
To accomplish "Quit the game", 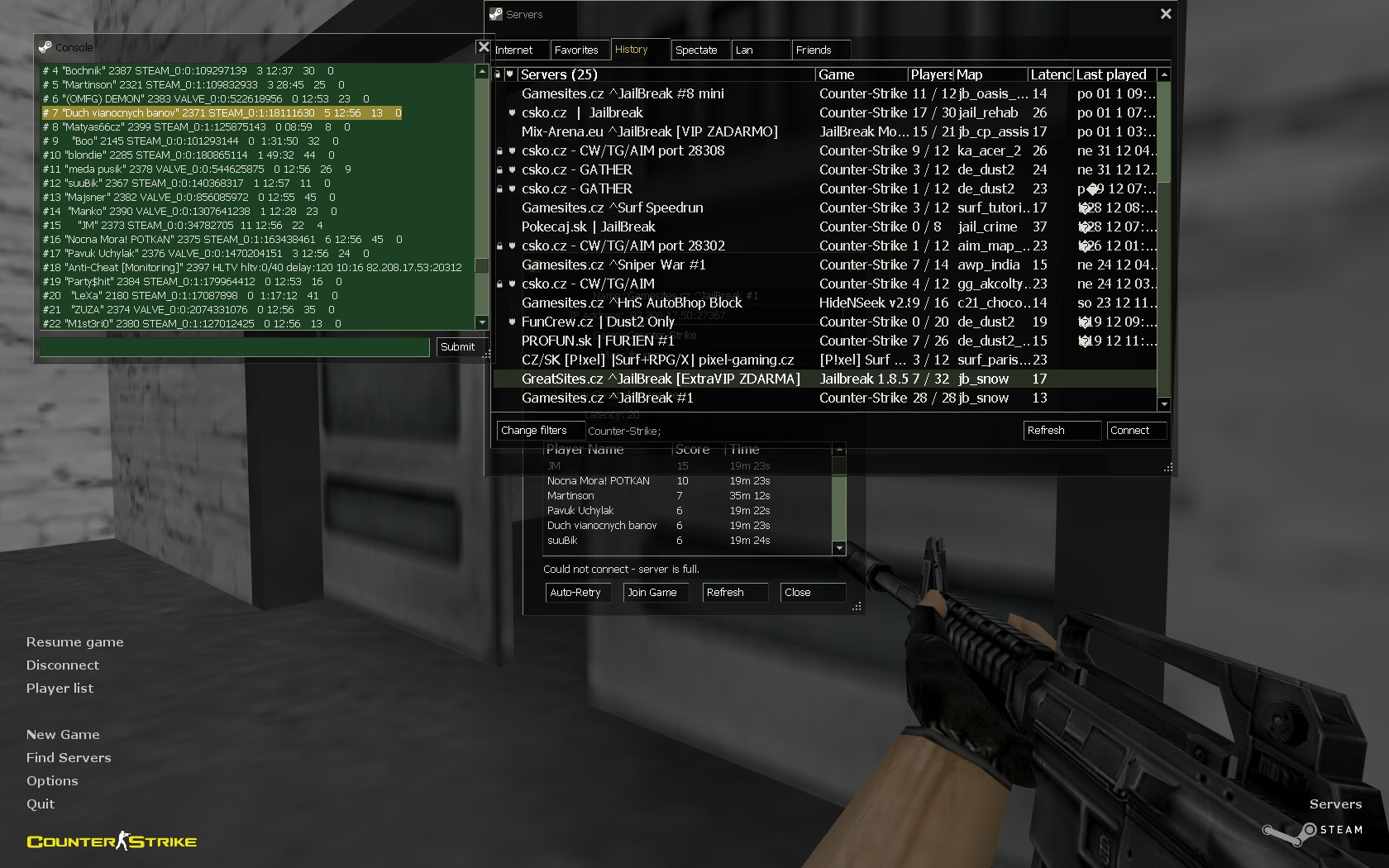I will pos(41,804).
